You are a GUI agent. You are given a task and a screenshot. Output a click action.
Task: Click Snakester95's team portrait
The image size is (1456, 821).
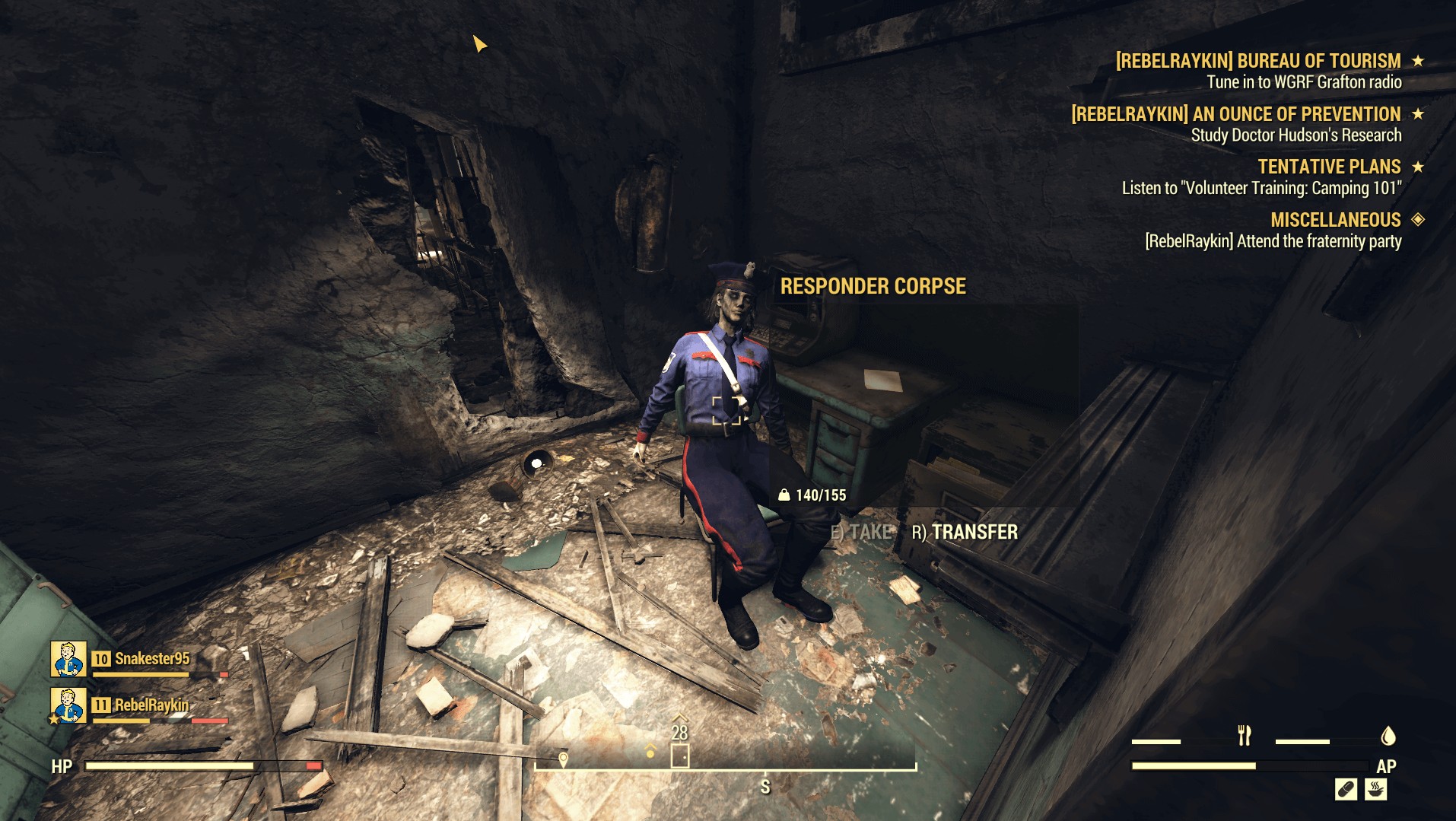click(x=68, y=659)
